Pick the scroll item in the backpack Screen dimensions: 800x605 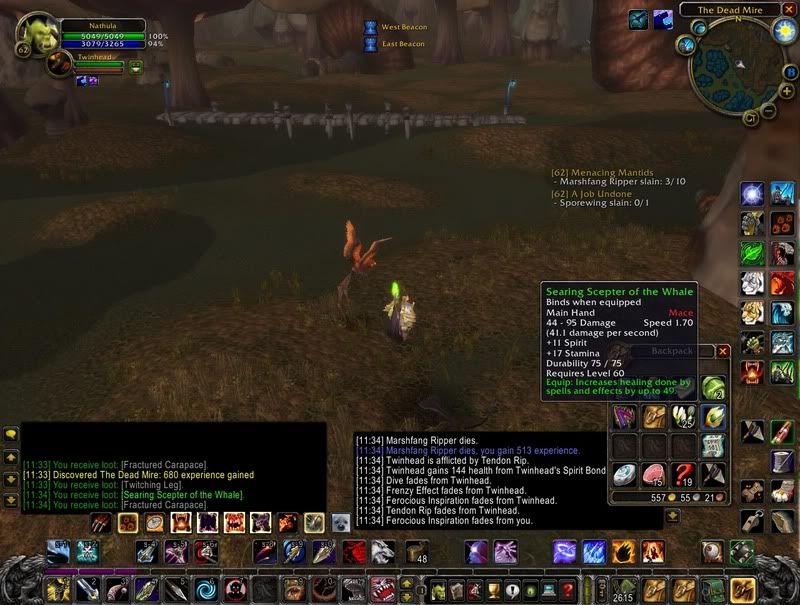point(711,446)
